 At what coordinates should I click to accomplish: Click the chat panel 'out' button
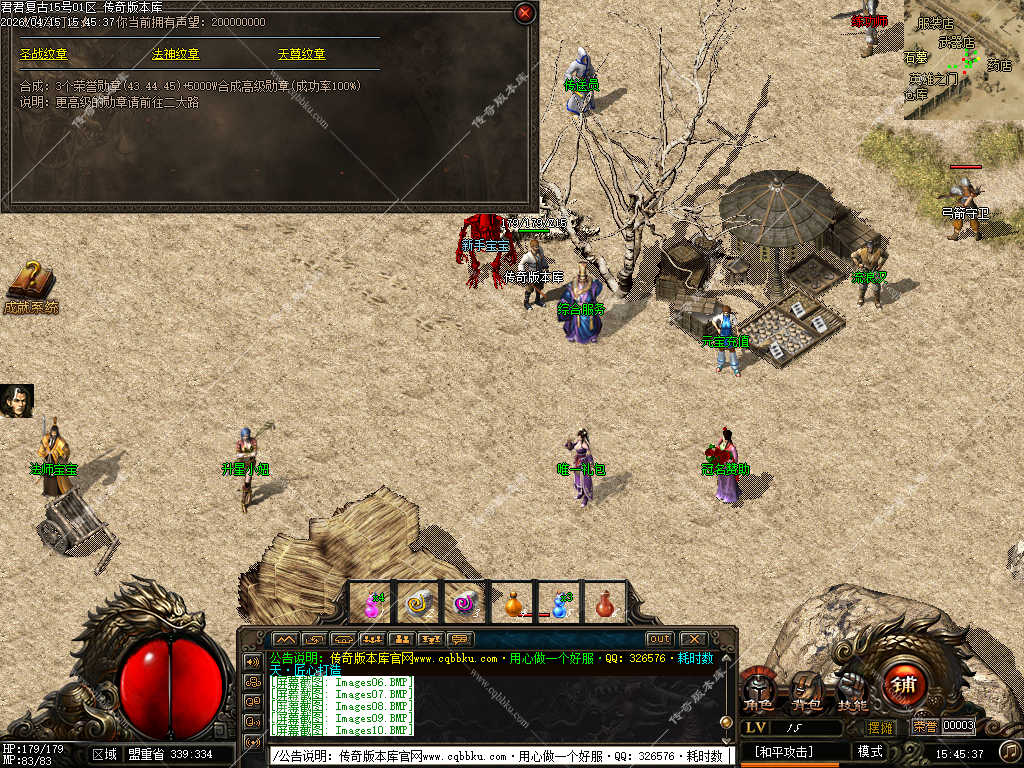pyautogui.click(x=659, y=639)
